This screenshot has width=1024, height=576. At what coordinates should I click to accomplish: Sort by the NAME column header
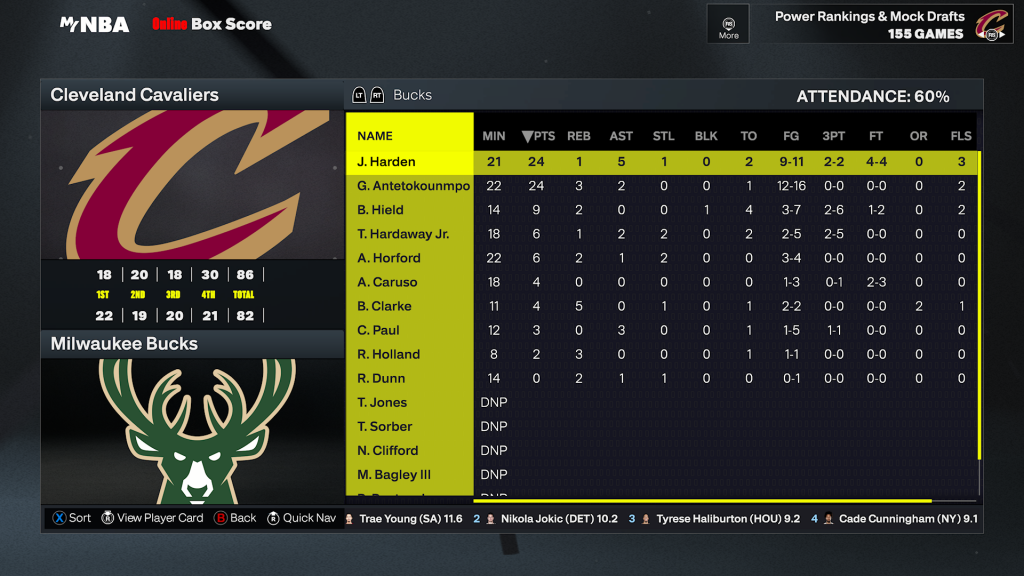375,136
